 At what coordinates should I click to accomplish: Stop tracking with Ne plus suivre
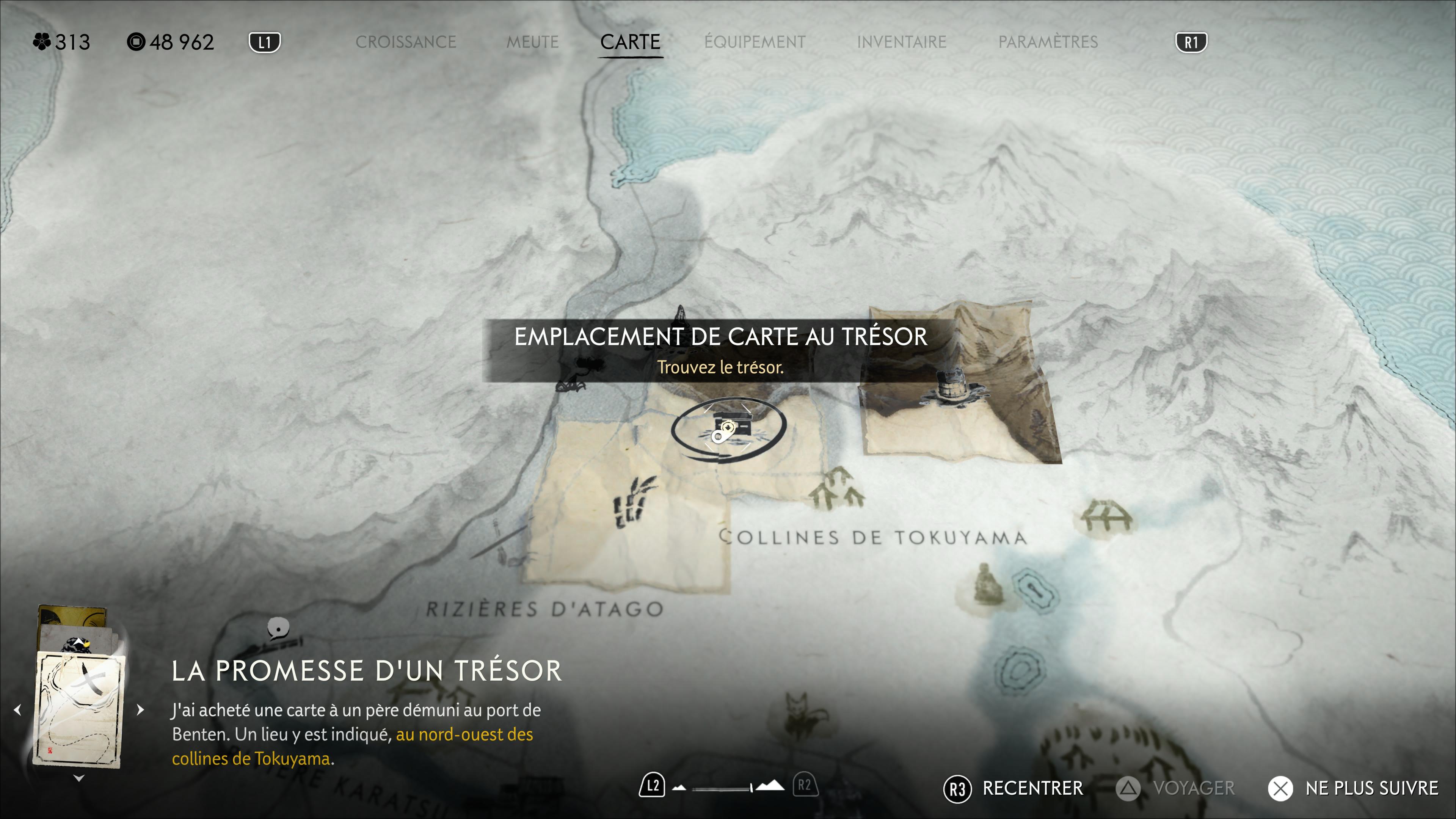1371,788
